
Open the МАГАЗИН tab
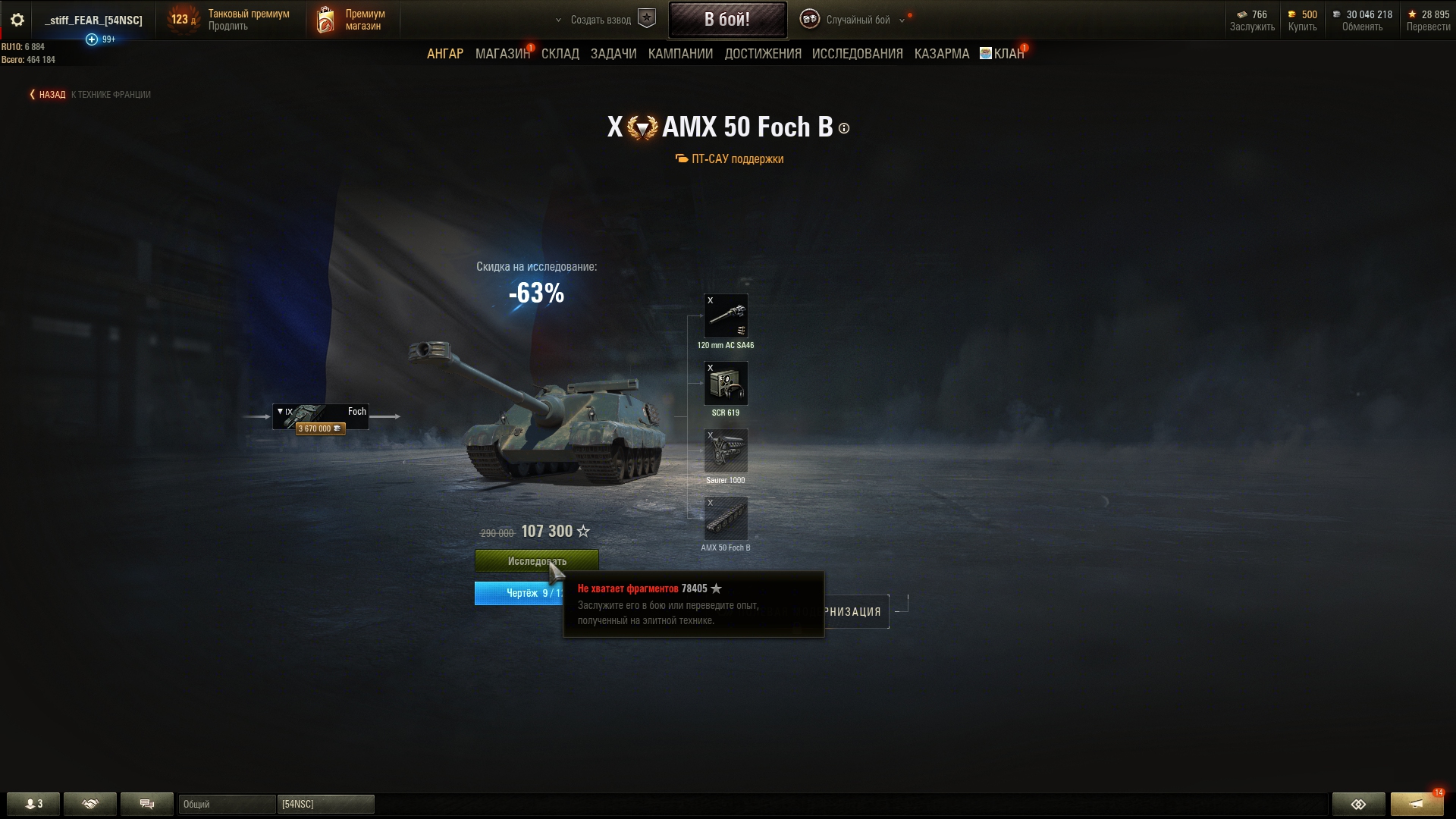tap(501, 54)
